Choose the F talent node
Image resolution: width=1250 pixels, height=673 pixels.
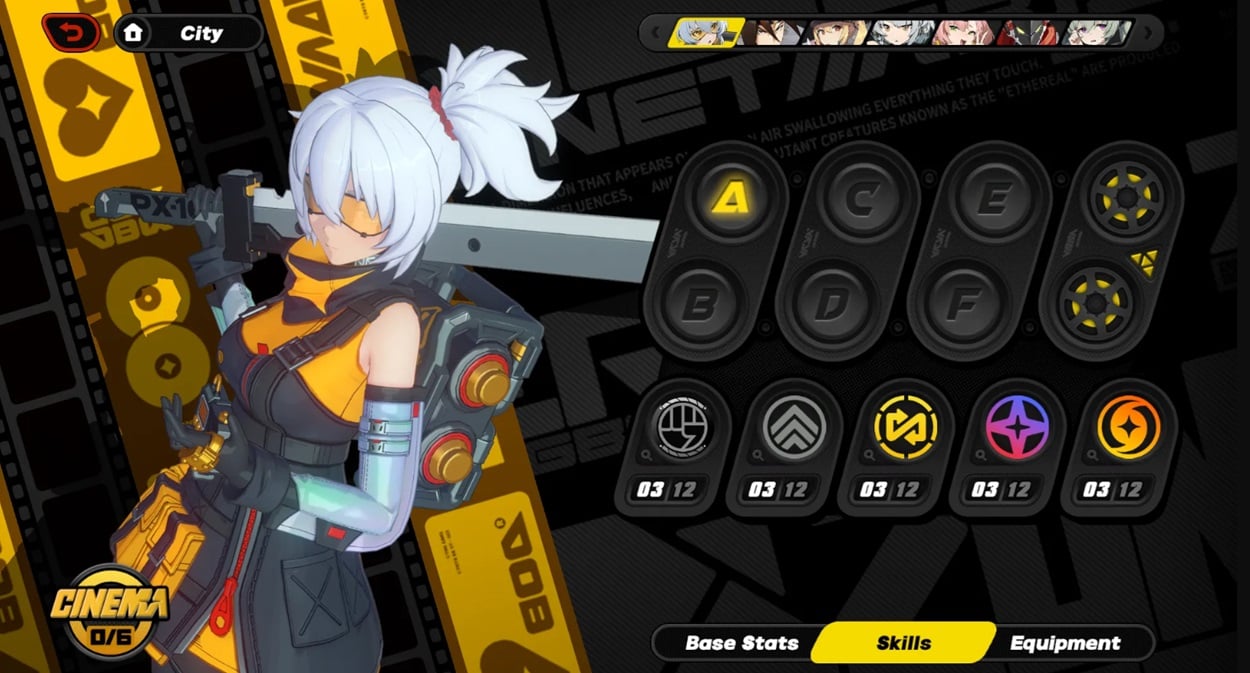961,305
